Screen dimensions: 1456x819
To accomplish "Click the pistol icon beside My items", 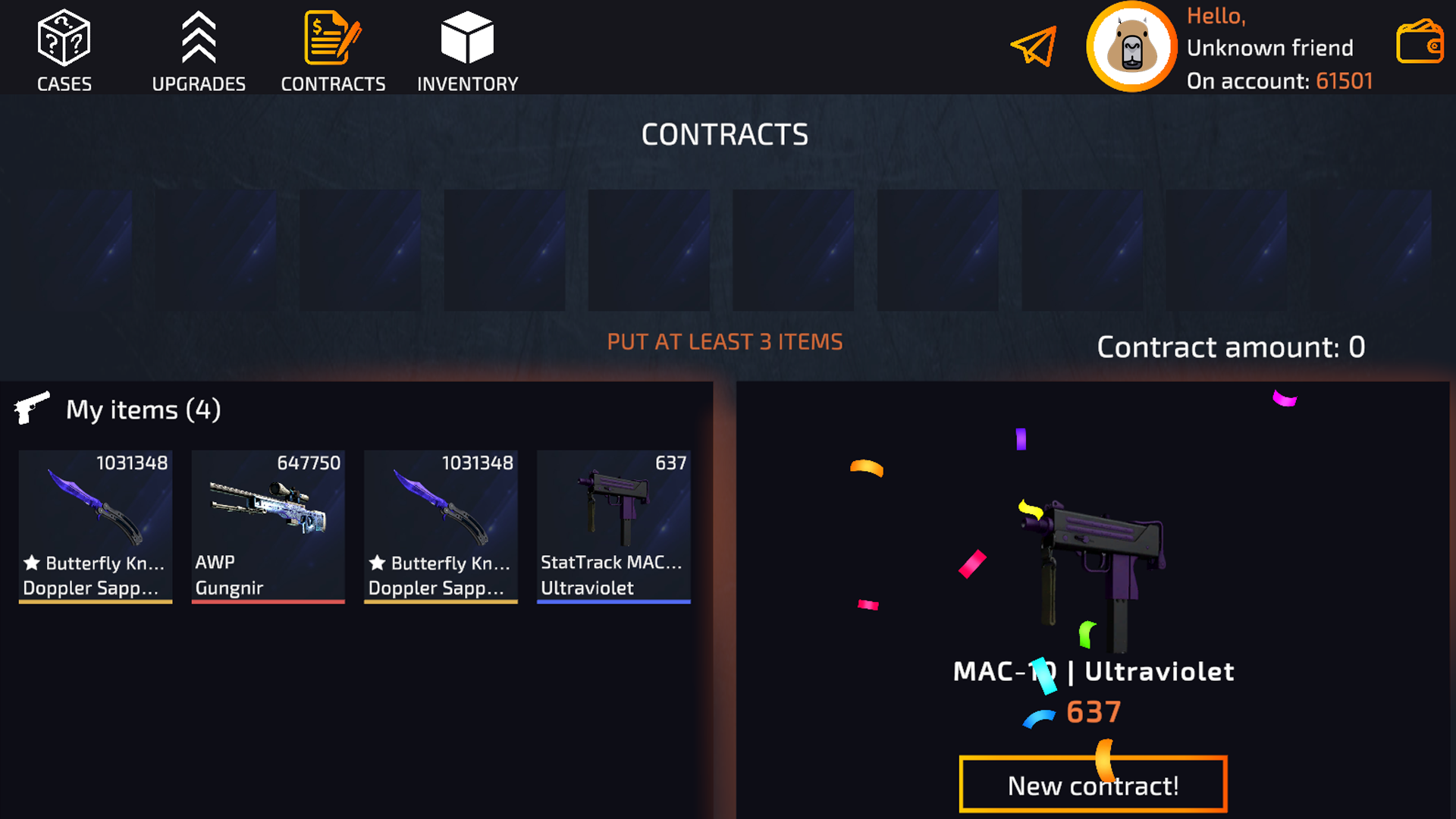I will 31,408.
